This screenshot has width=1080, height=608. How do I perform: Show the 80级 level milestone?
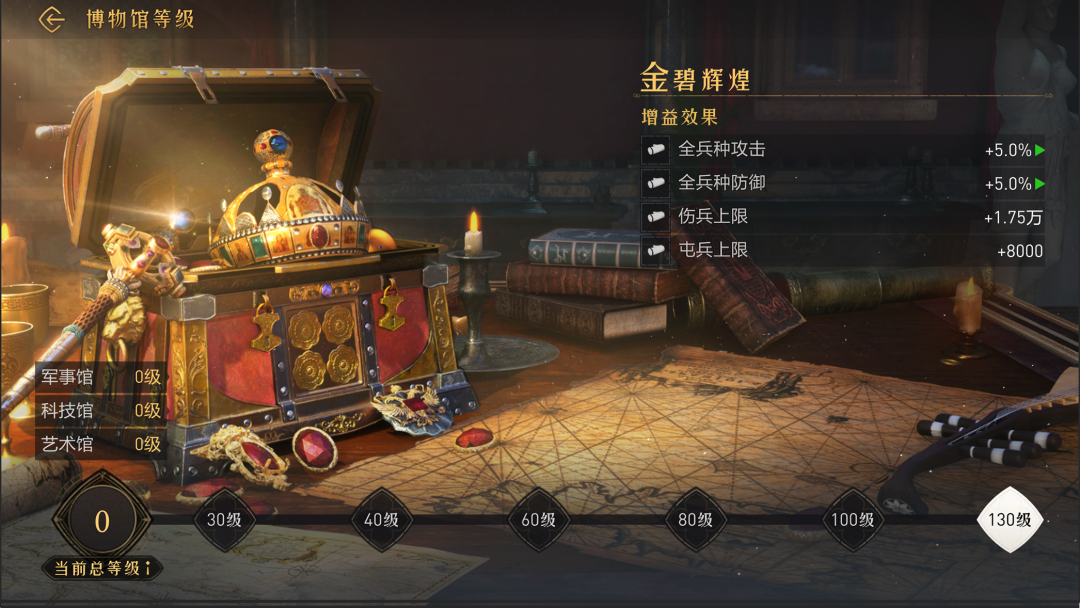695,520
